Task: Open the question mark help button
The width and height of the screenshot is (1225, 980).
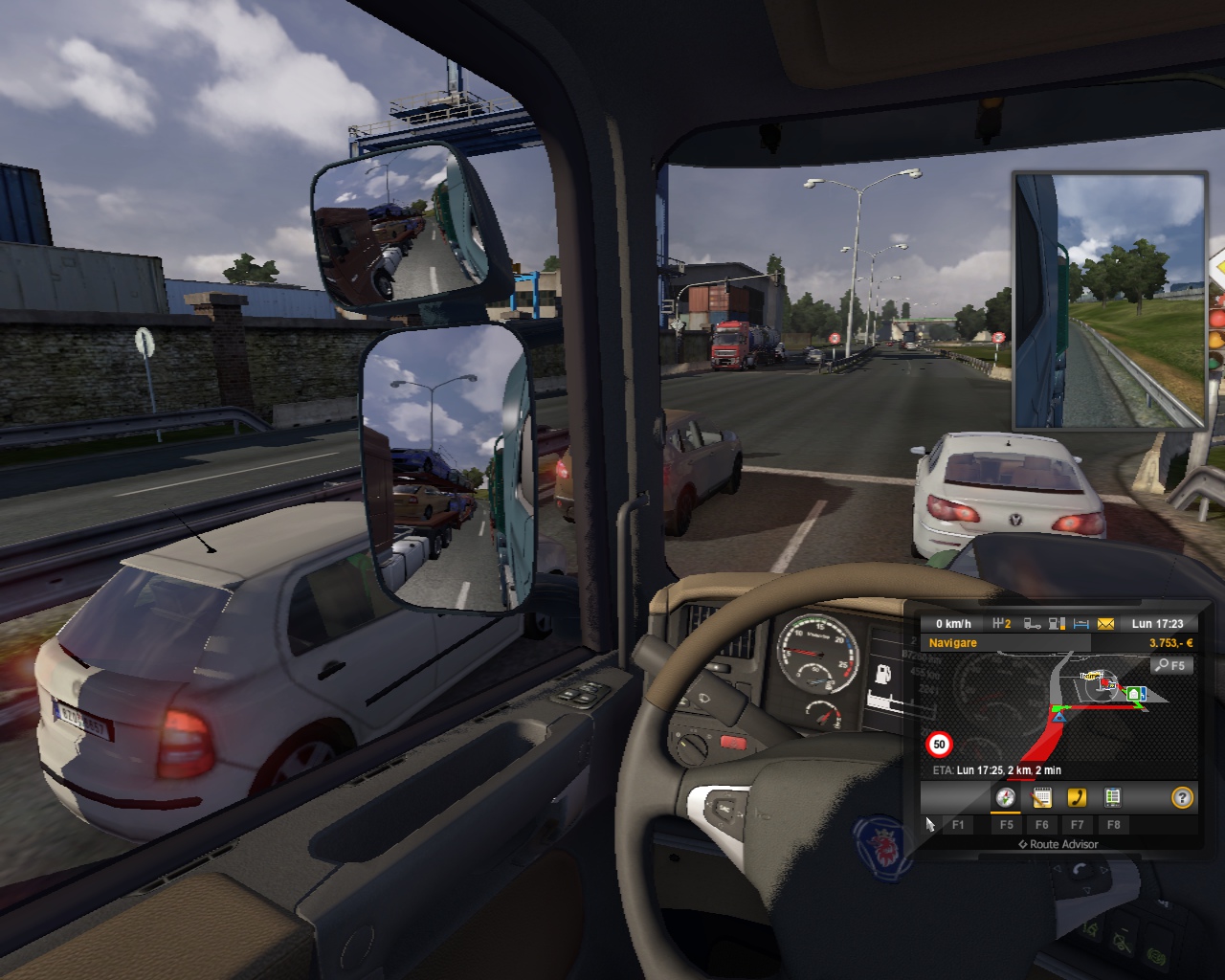Action: (1183, 797)
